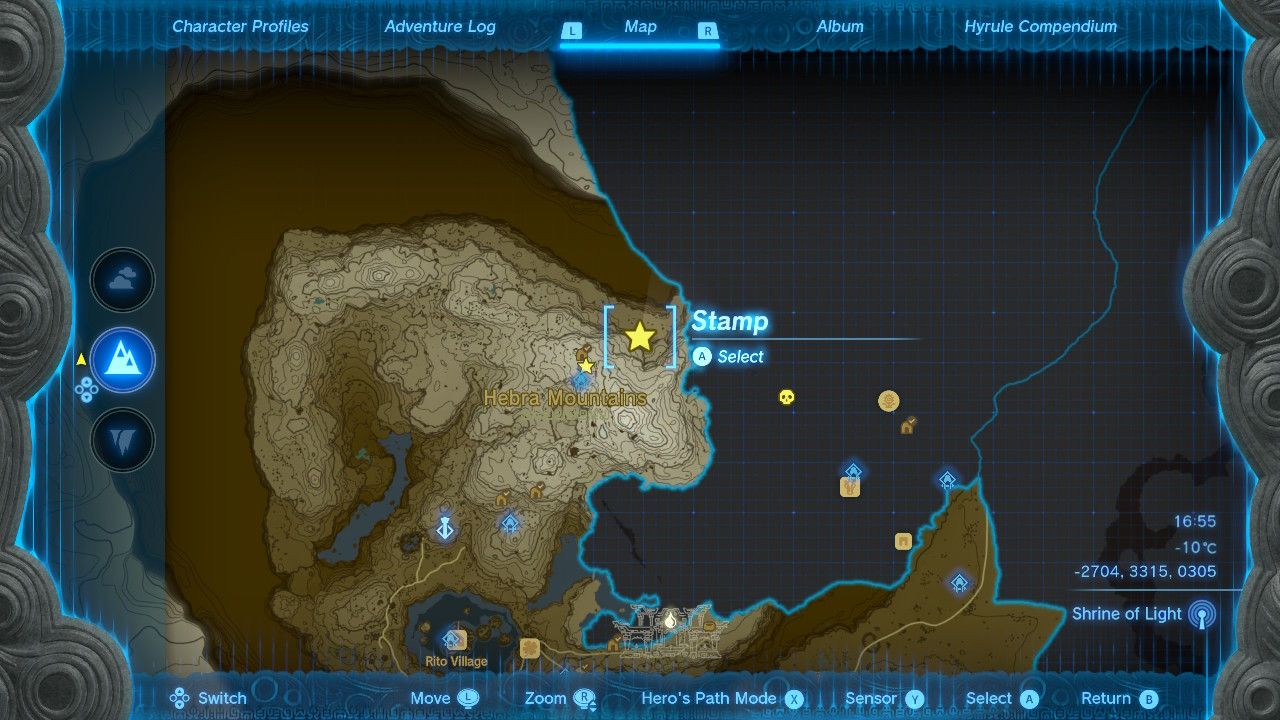Select the round sun-emblem map marker

click(x=888, y=401)
